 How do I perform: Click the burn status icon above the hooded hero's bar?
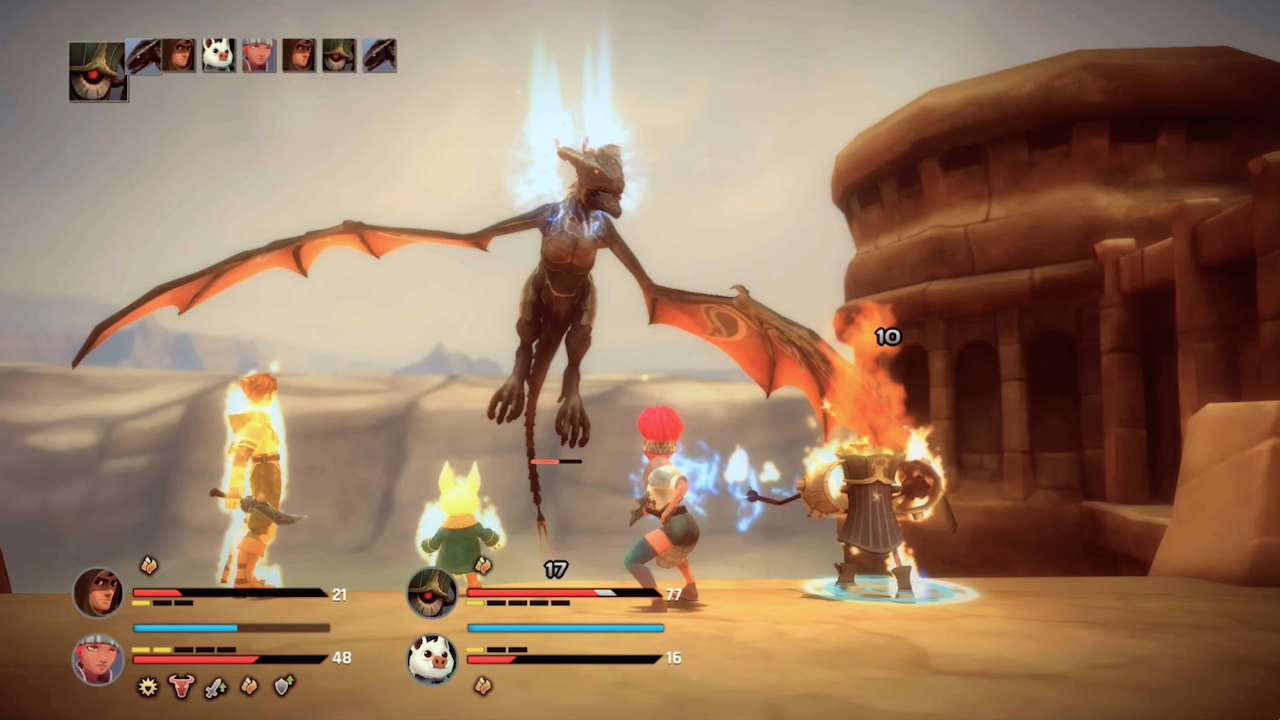coord(148,566)
